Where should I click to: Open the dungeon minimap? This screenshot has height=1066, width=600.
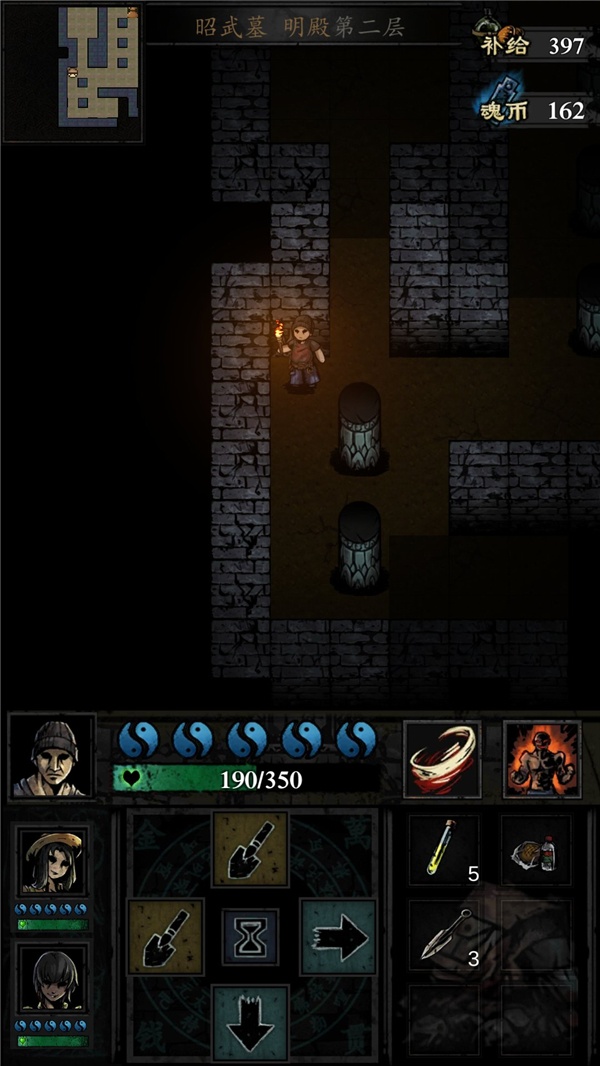(x=73, y=71)
